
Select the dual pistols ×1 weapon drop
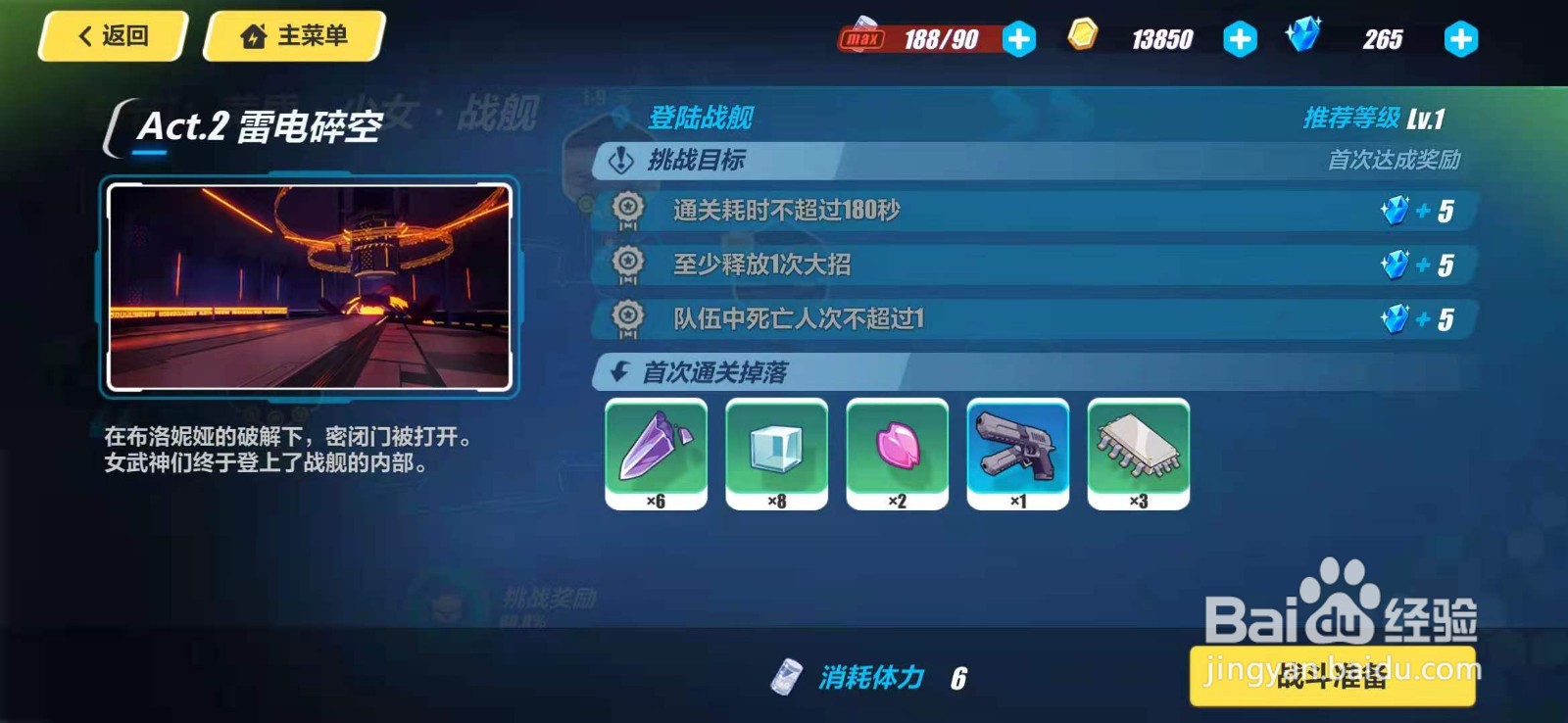1016,453
